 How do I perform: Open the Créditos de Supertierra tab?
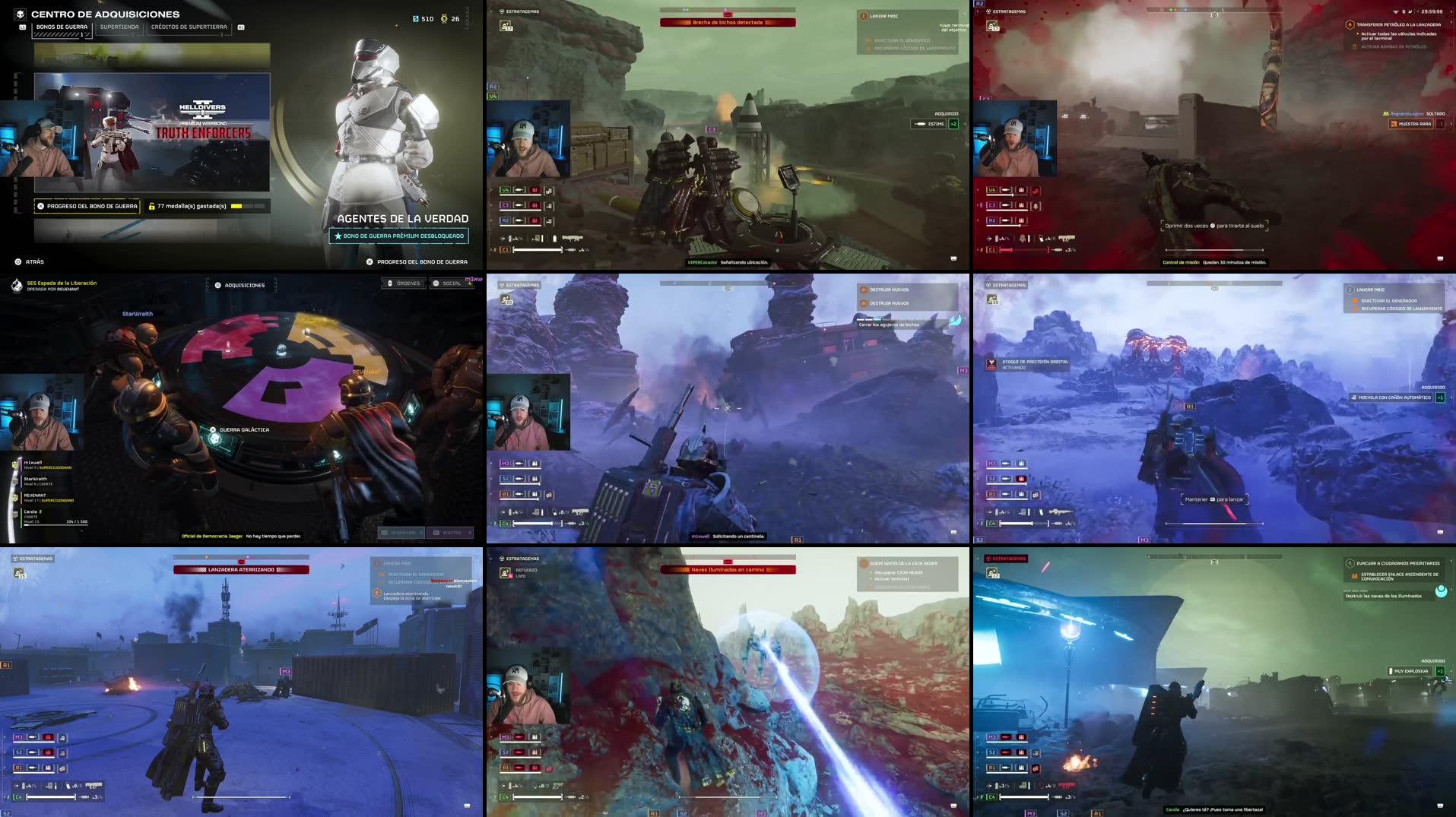pos(190,25)
